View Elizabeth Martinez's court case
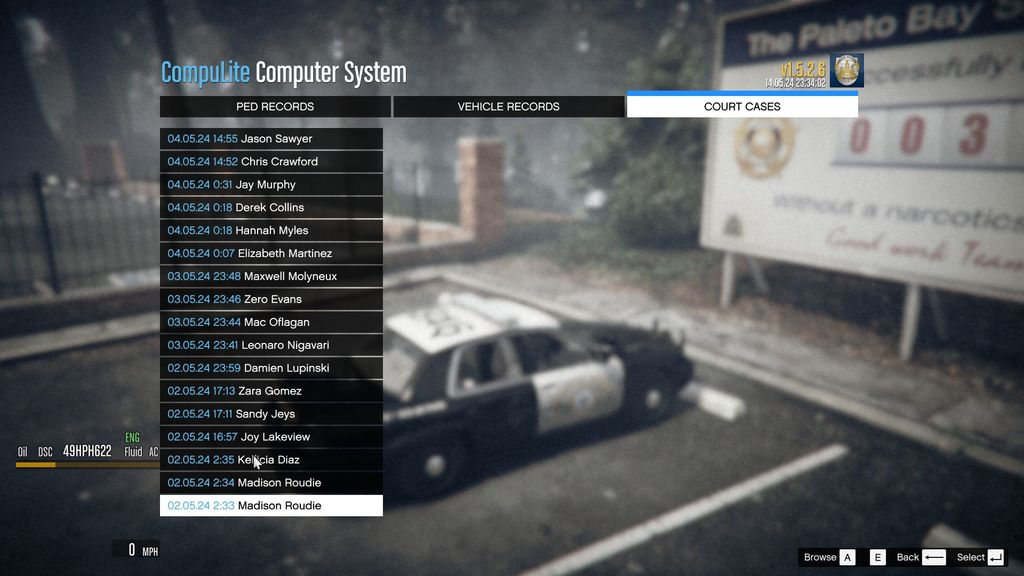Image resolution: width=1024 pixels, height=576 pixels. pos(271,254)
